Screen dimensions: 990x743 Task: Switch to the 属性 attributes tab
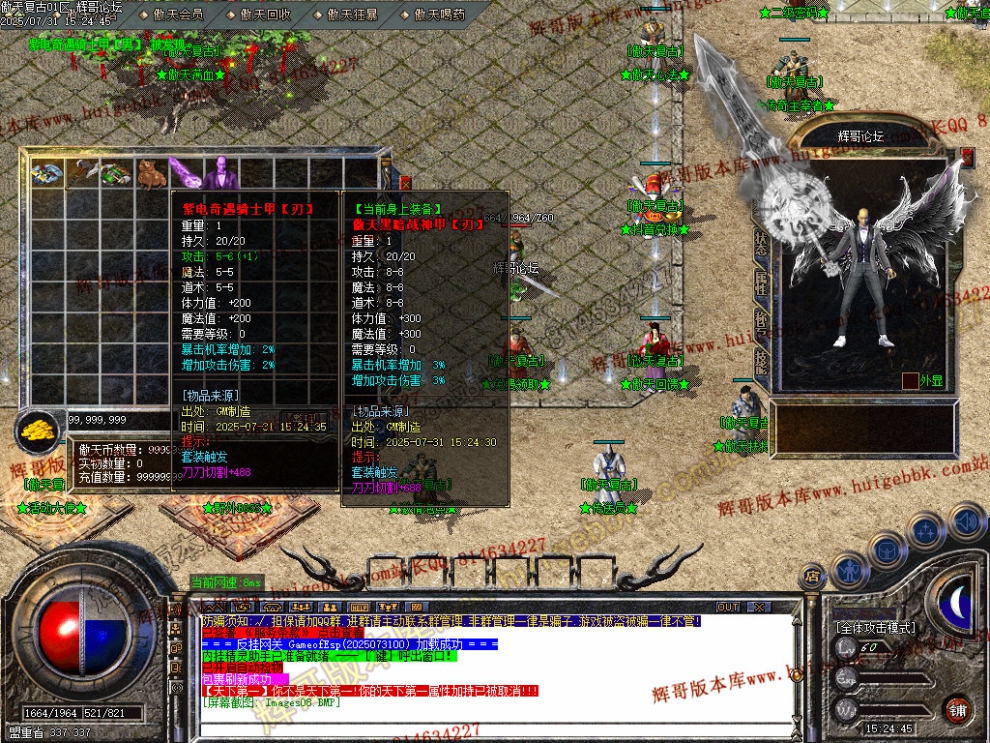pyautogui.click(x=762, y=282)
